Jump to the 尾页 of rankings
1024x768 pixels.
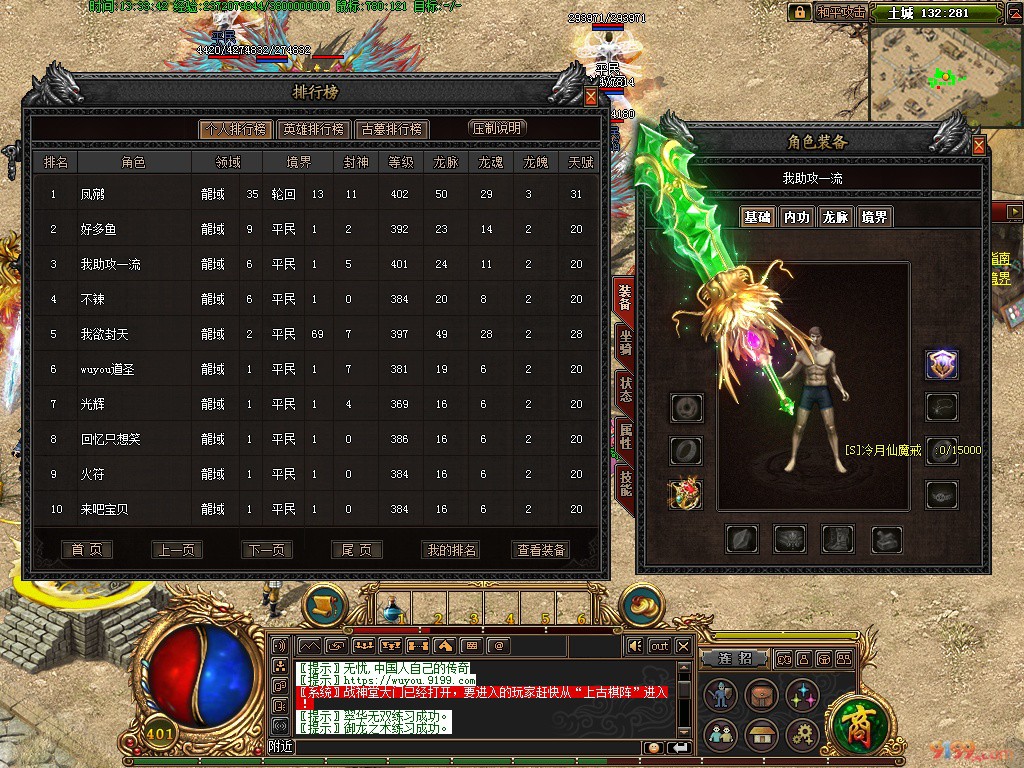tap(356, 550)
